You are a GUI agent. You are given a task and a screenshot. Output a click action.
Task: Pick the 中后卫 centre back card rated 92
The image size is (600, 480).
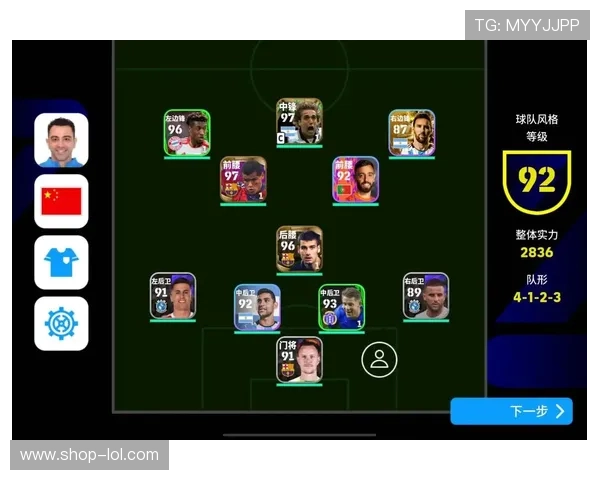point(257,308)
